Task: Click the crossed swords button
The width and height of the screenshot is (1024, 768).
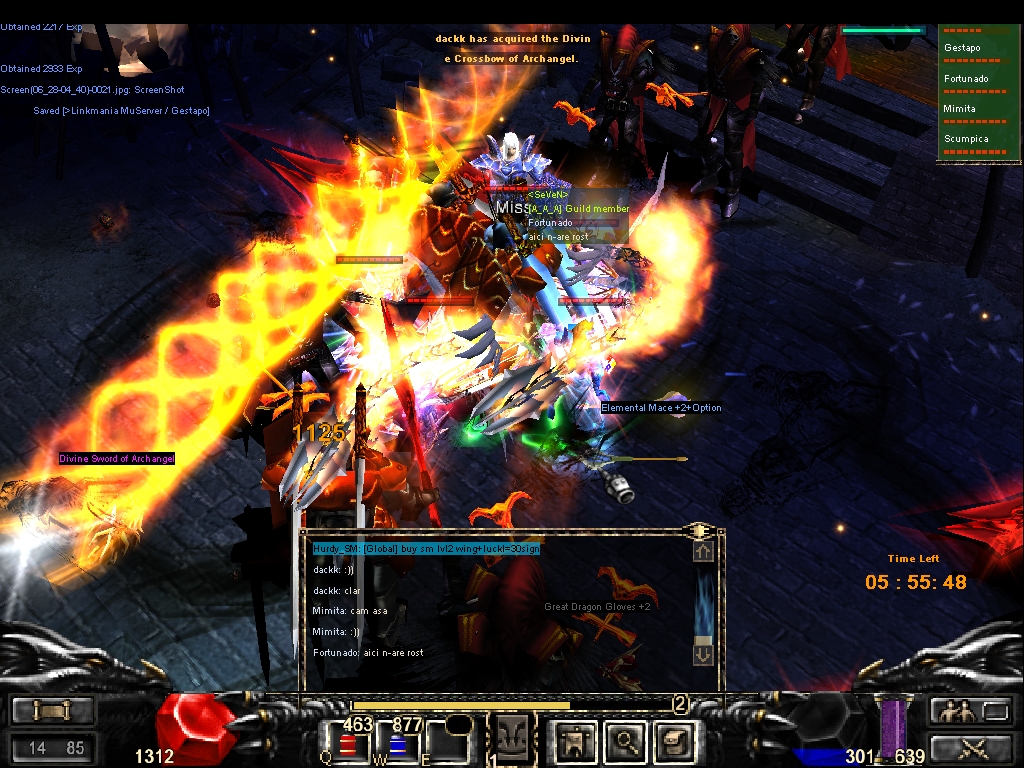Action: tap(972, 747)
